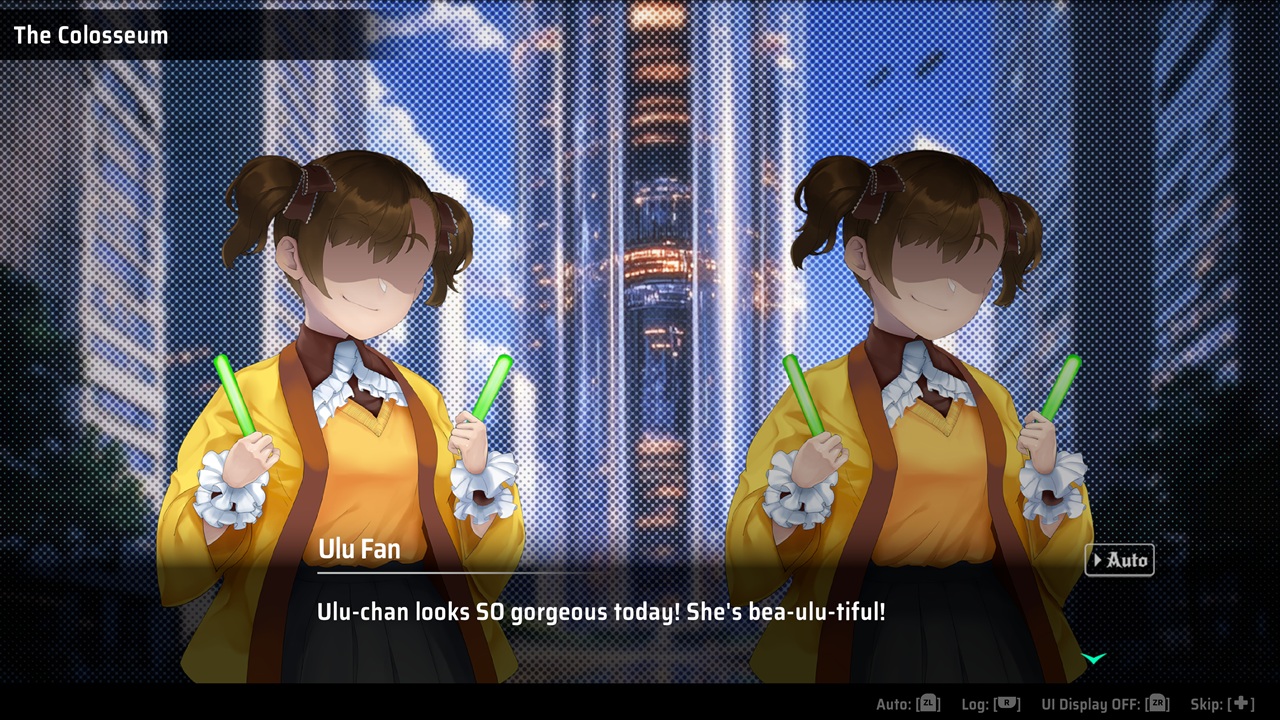Click the green advance chevron below the dialogue
Image resolution: width=1280 pixels, height=720 pixels.
[x=1093, y=657]
